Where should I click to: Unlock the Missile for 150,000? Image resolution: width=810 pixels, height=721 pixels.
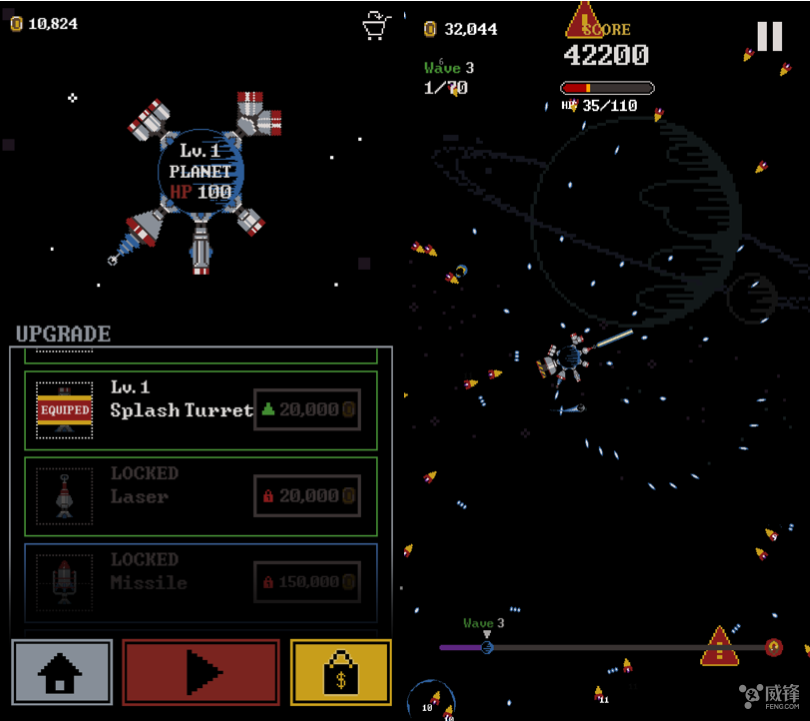(x=307, y=582)
